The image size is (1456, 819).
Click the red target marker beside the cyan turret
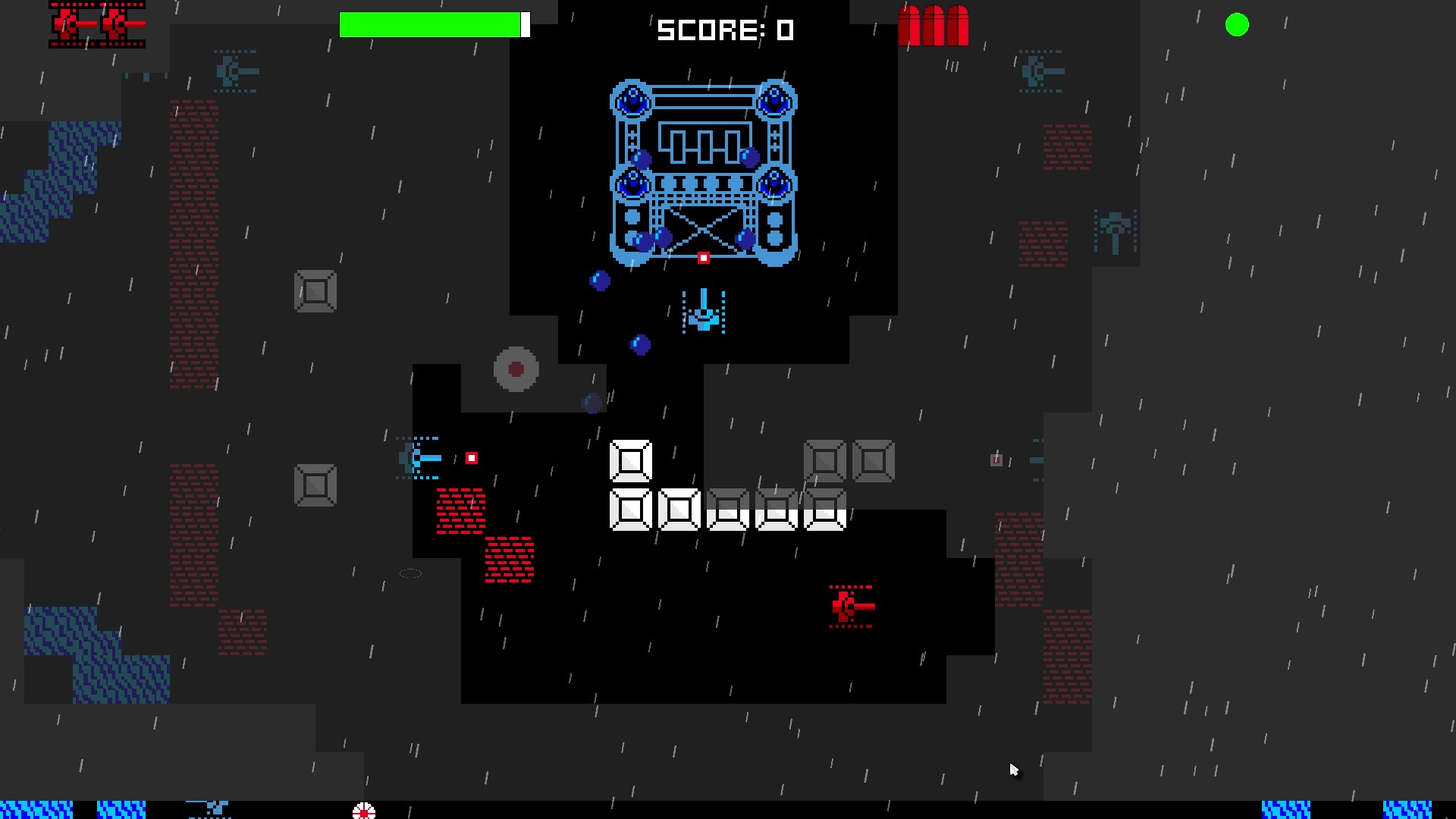click(472, 457)
